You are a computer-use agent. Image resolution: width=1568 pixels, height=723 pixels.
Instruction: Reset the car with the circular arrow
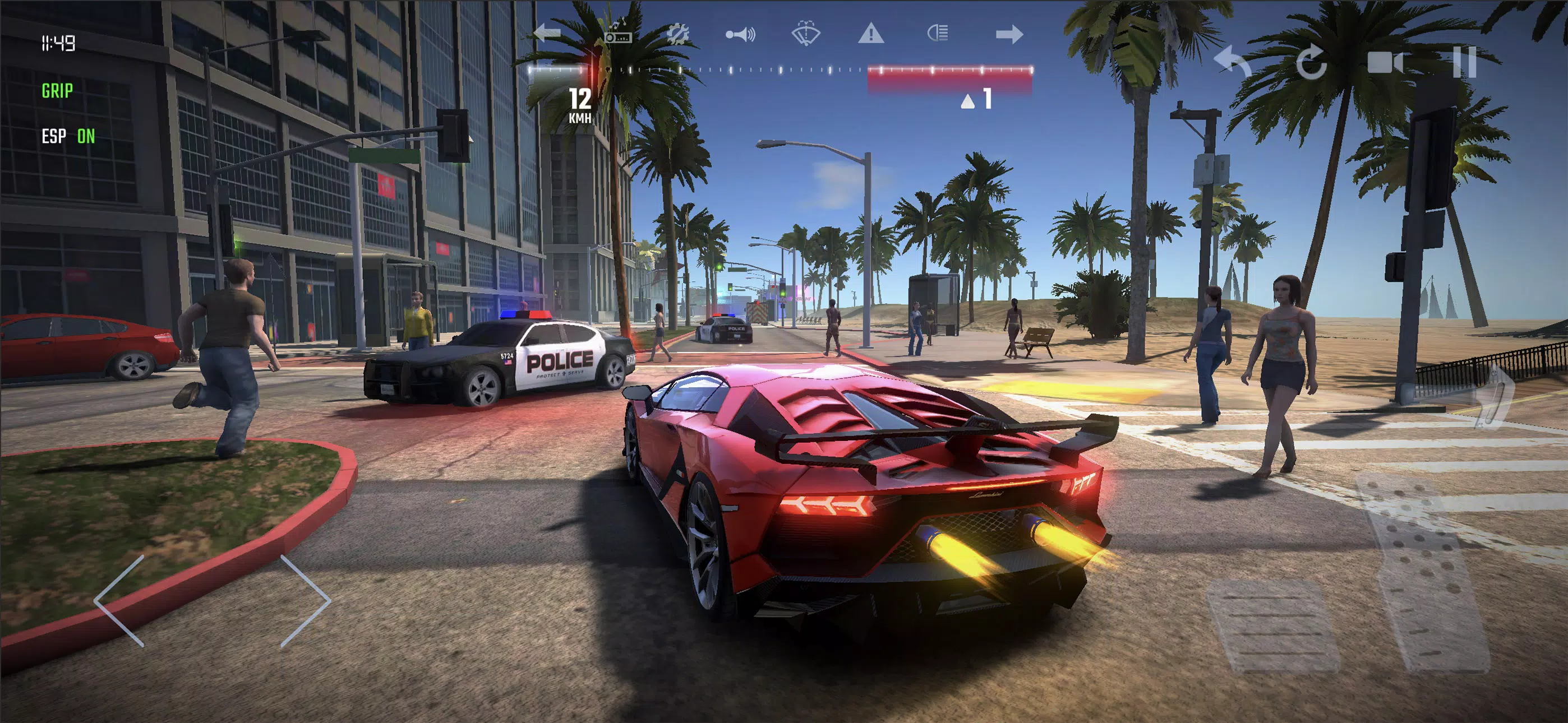point(1311,62)
